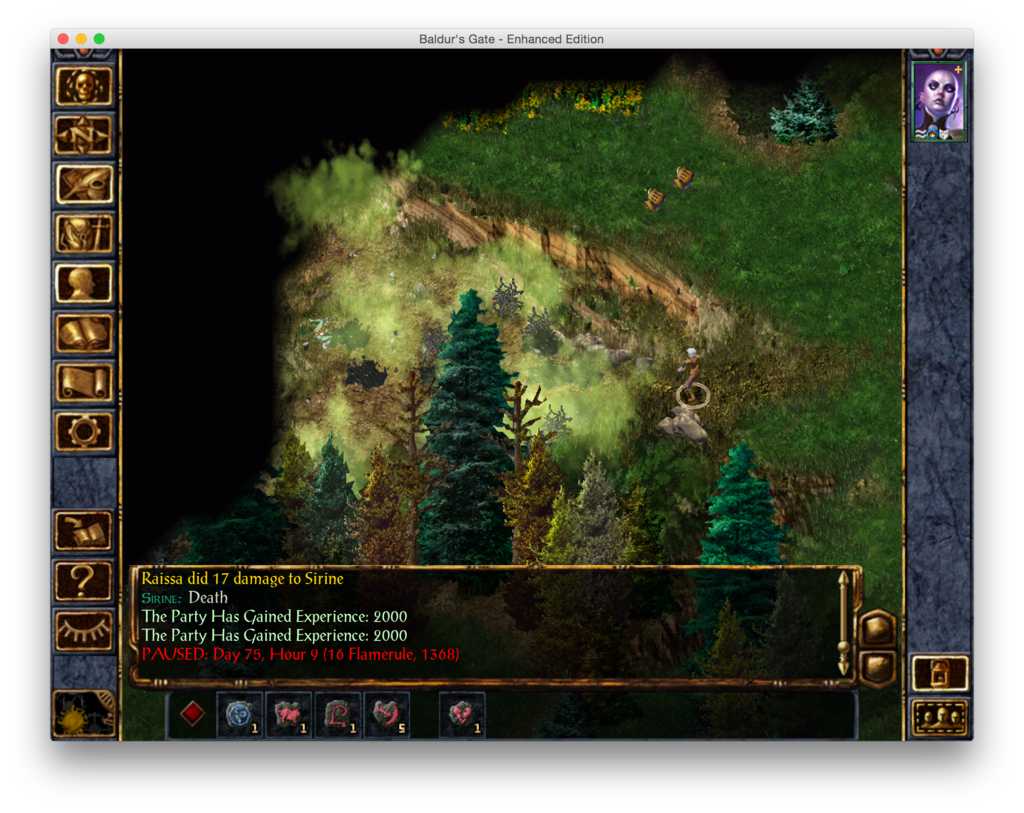The height and width of the screenshot is (813, 1024).
Task: Click the sun clock to unpause the game
Action: [84, 713]
